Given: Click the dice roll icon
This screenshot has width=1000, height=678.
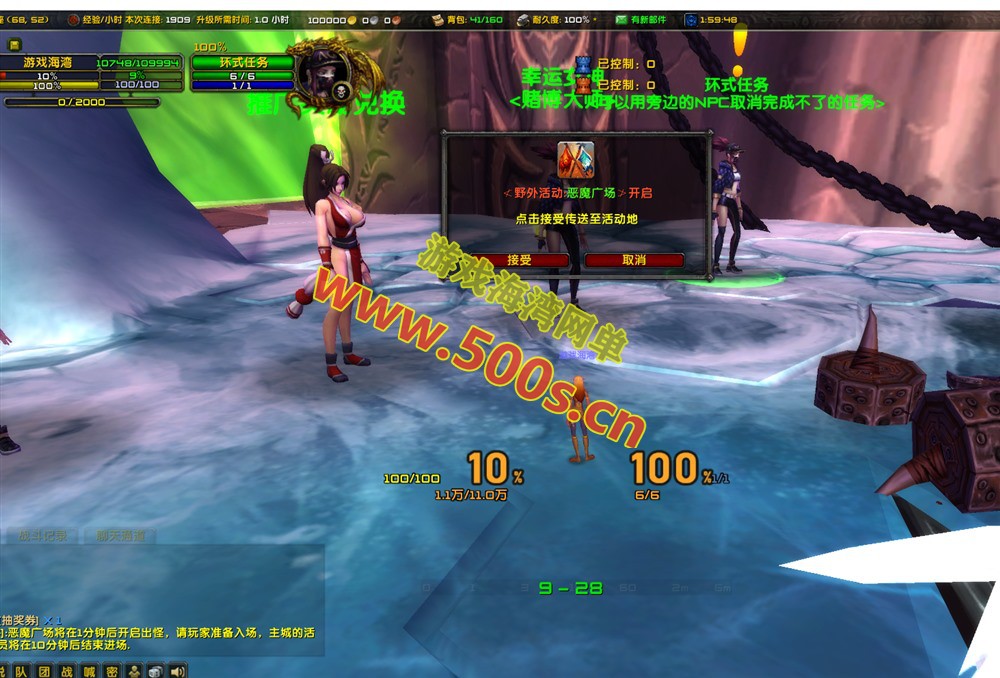Looking at the screenshot, I should (x=155, y=671).
